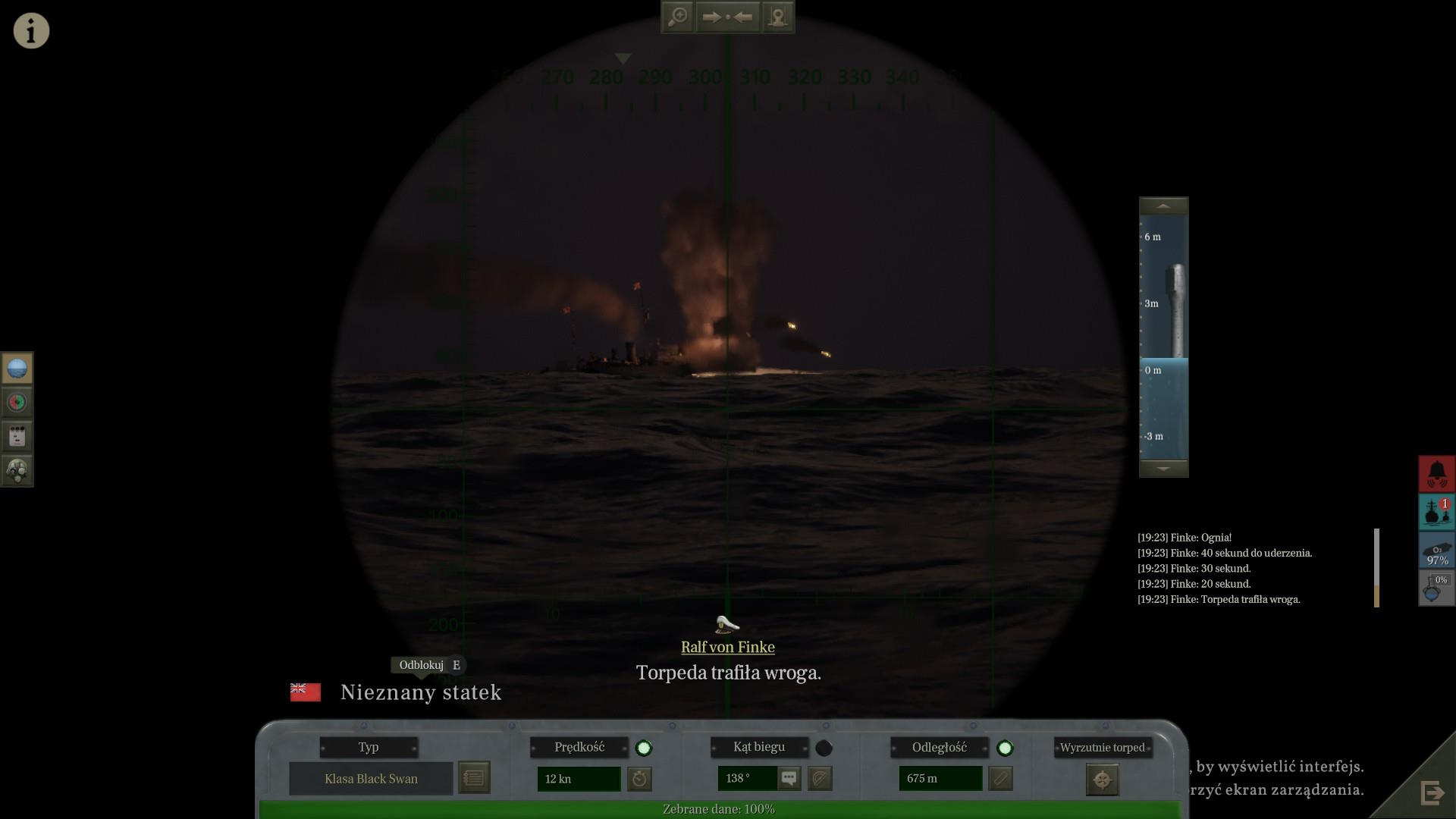Select Ralf von Finke officer name
This screenshot has width=1456, height=819.
(x=727, y=647)
